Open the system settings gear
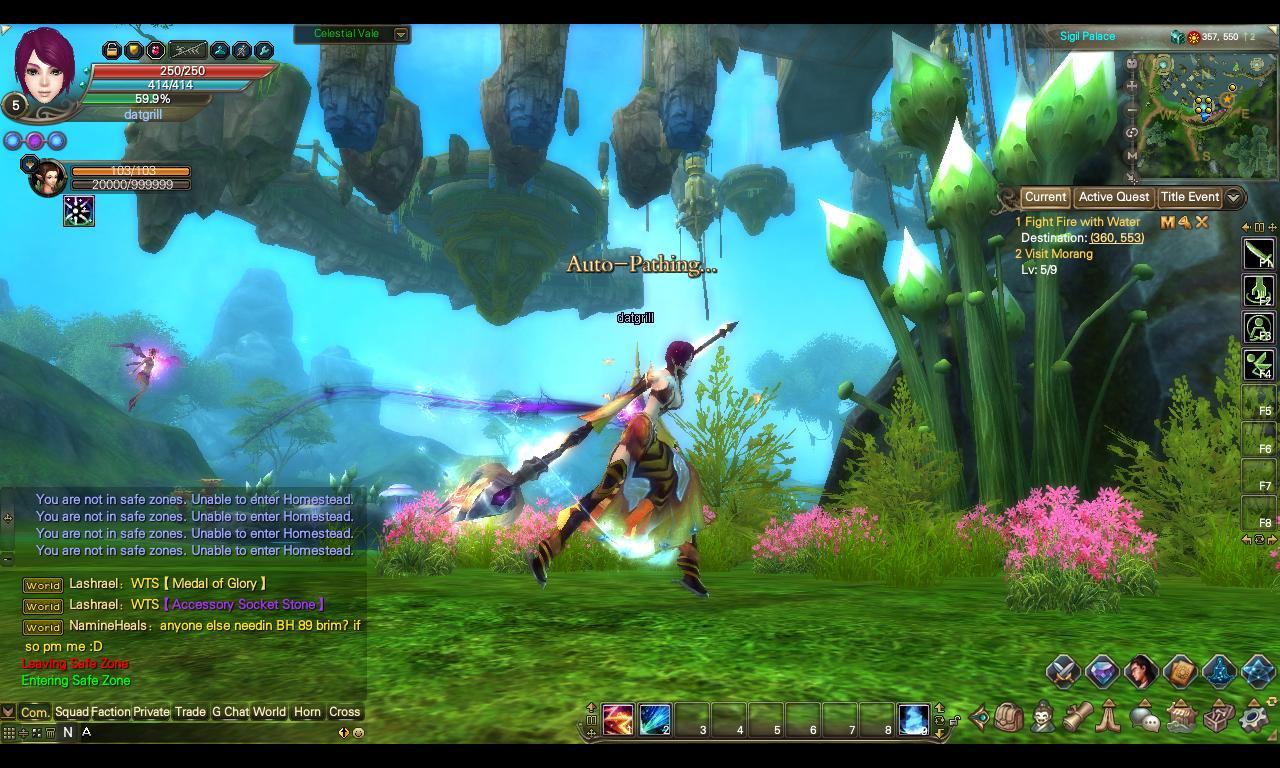The image size is (1280, 768). [1254, 717]
